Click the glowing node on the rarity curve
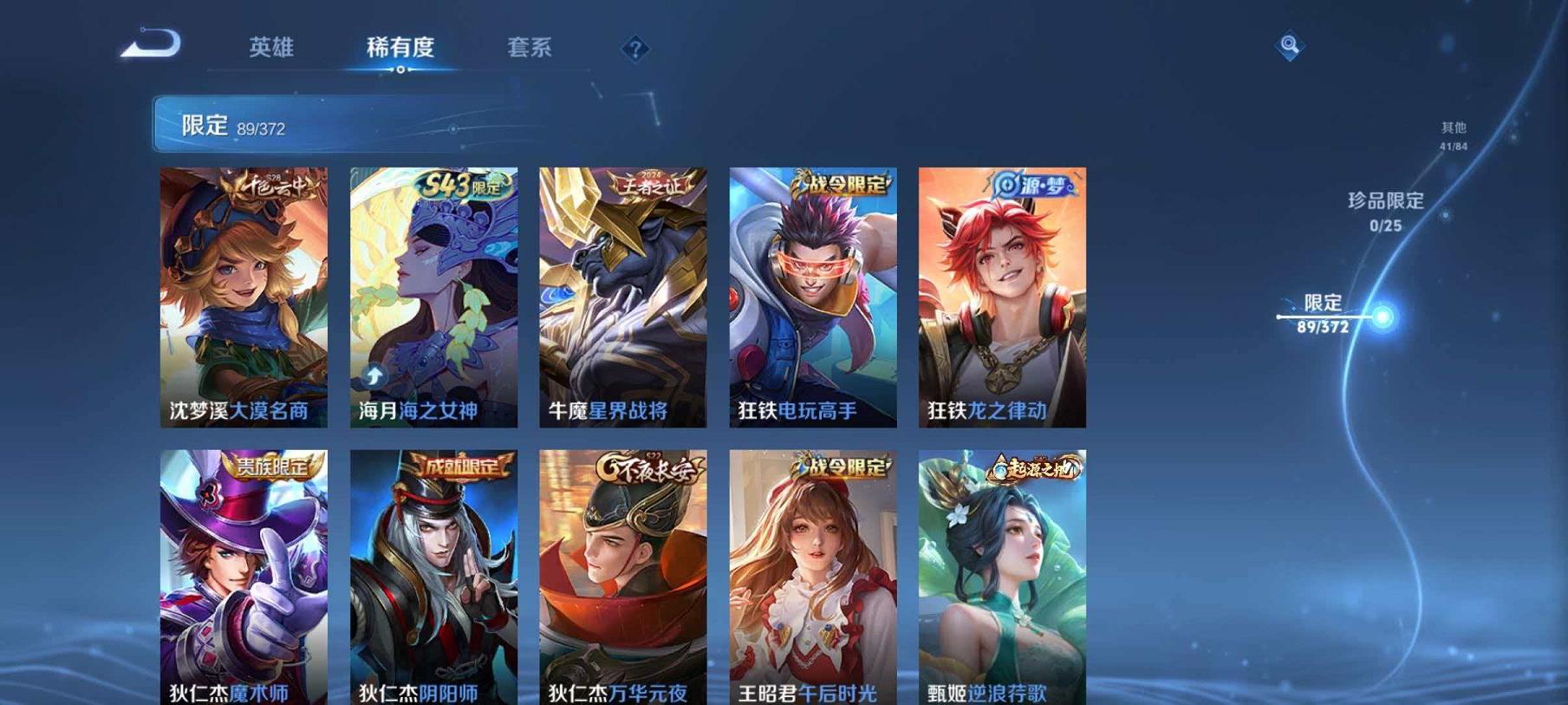 tap(1383, 315)
